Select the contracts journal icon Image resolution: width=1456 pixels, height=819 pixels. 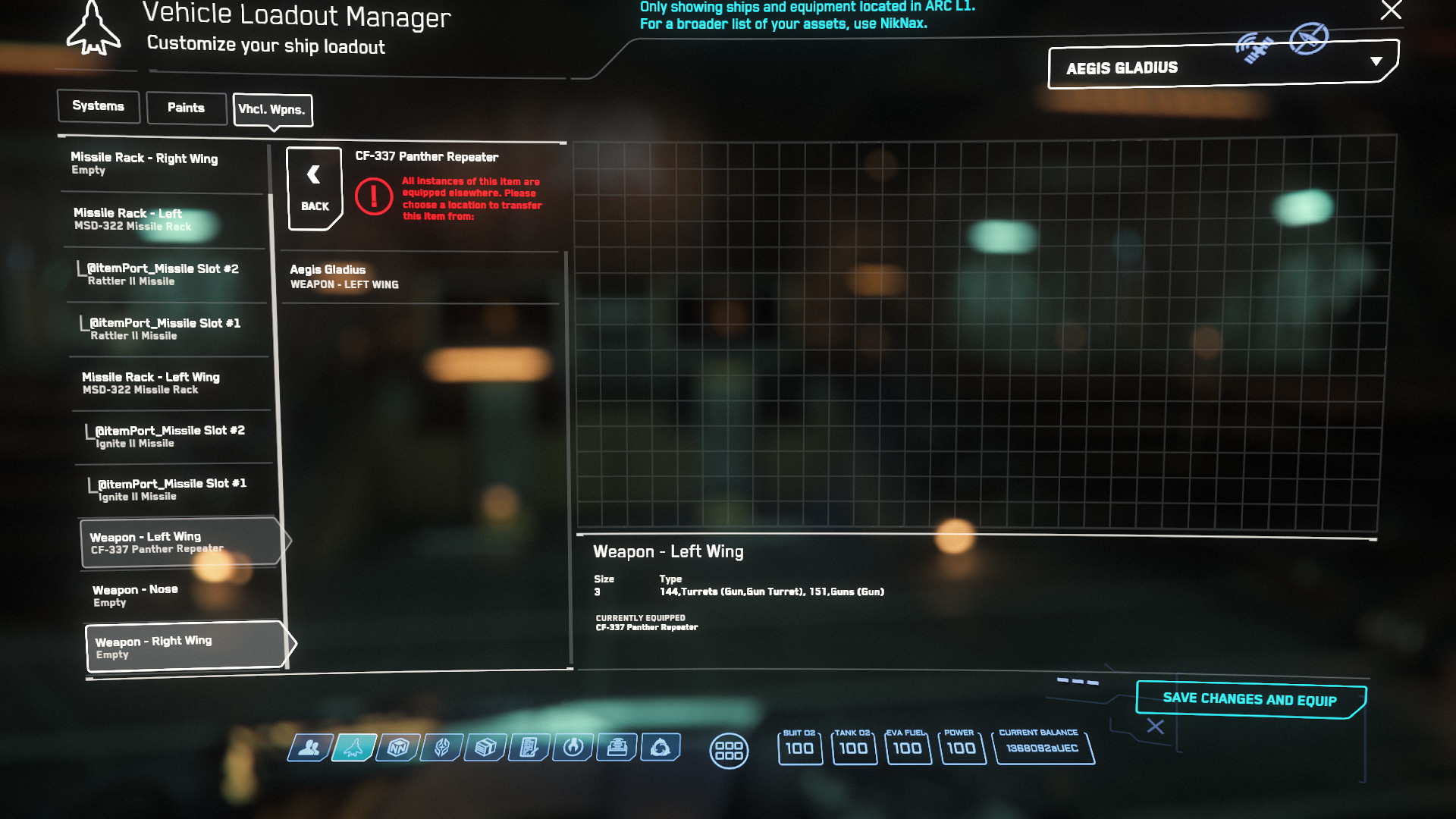click(529, 749)
